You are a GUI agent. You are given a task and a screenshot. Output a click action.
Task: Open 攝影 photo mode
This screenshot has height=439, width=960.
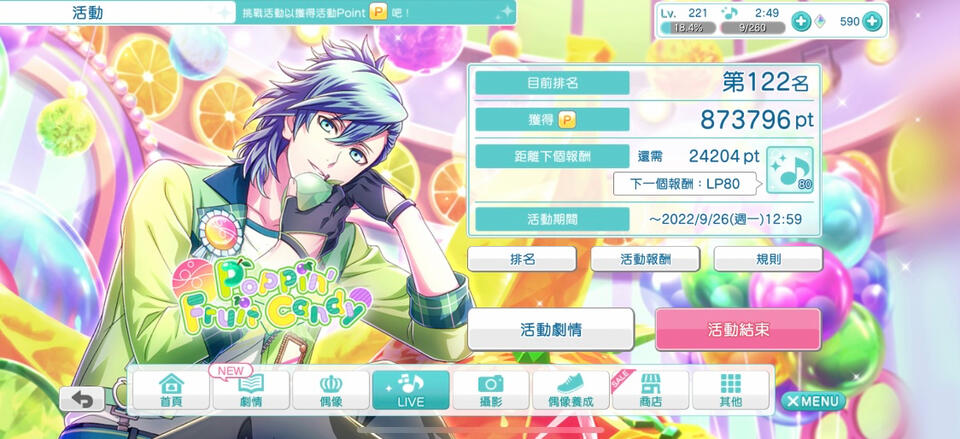tap(491, 390)
